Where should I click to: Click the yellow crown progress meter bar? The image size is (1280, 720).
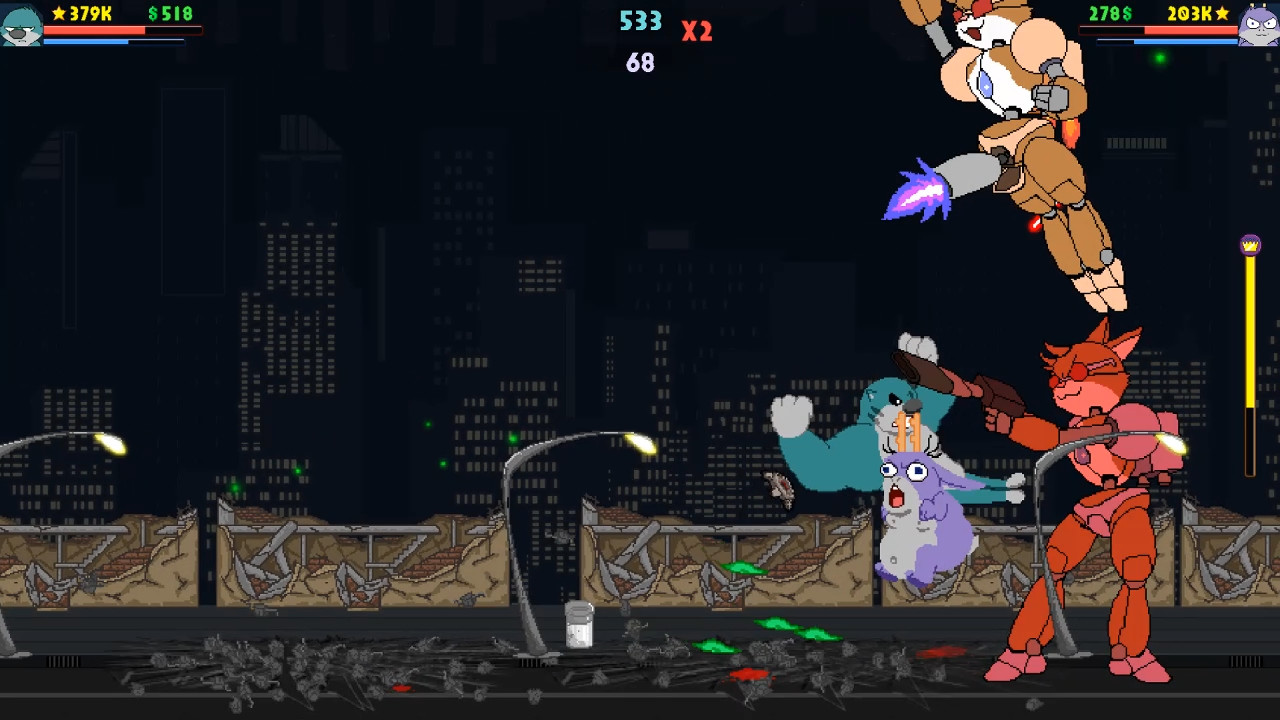1250,350
